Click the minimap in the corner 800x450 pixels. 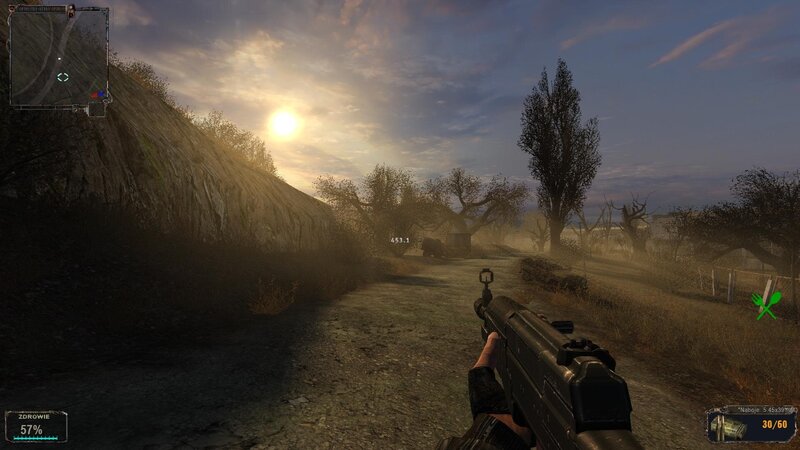click(58, 57)
